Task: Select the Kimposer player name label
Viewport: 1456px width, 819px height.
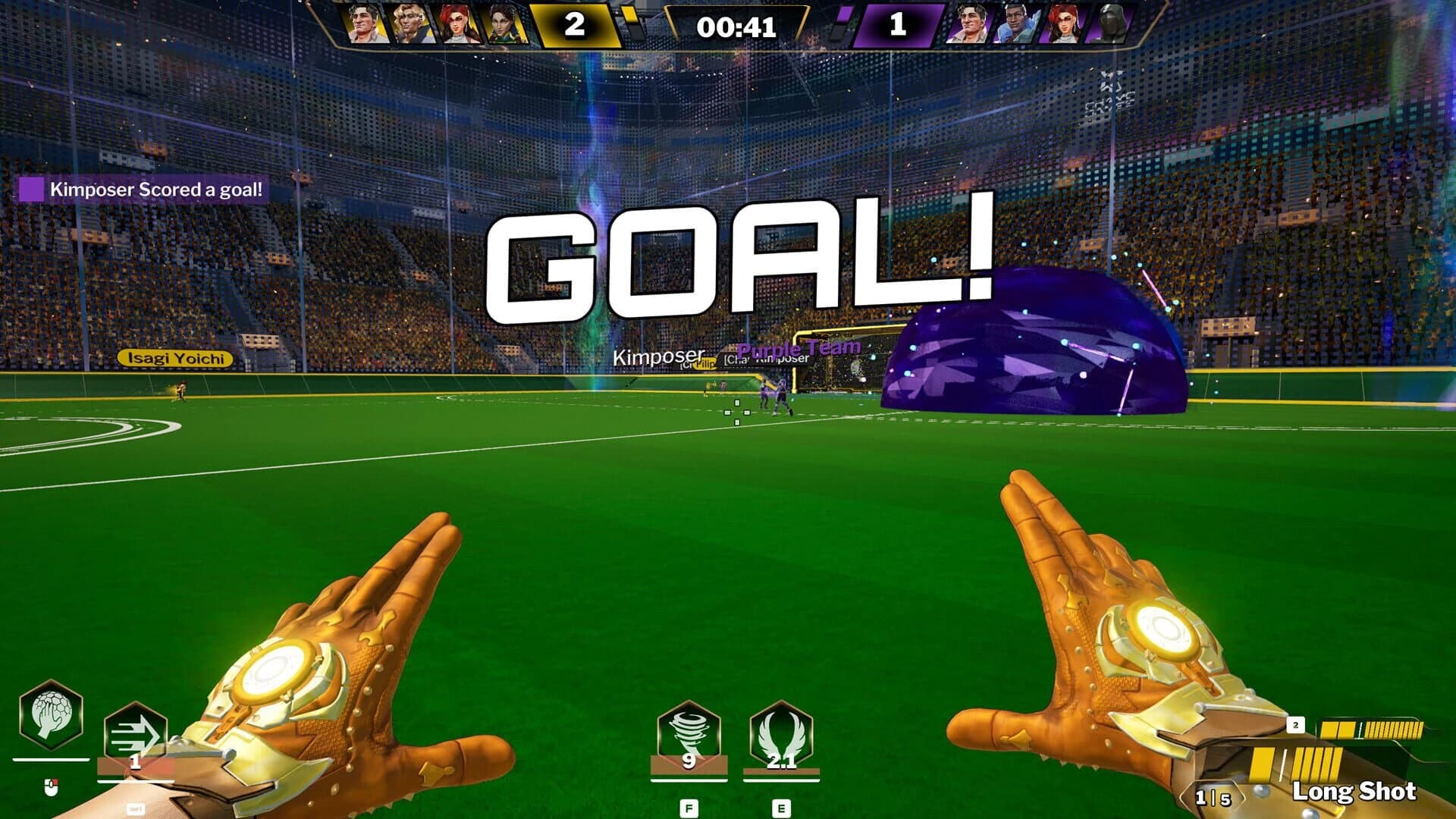Action: [657, 354]
